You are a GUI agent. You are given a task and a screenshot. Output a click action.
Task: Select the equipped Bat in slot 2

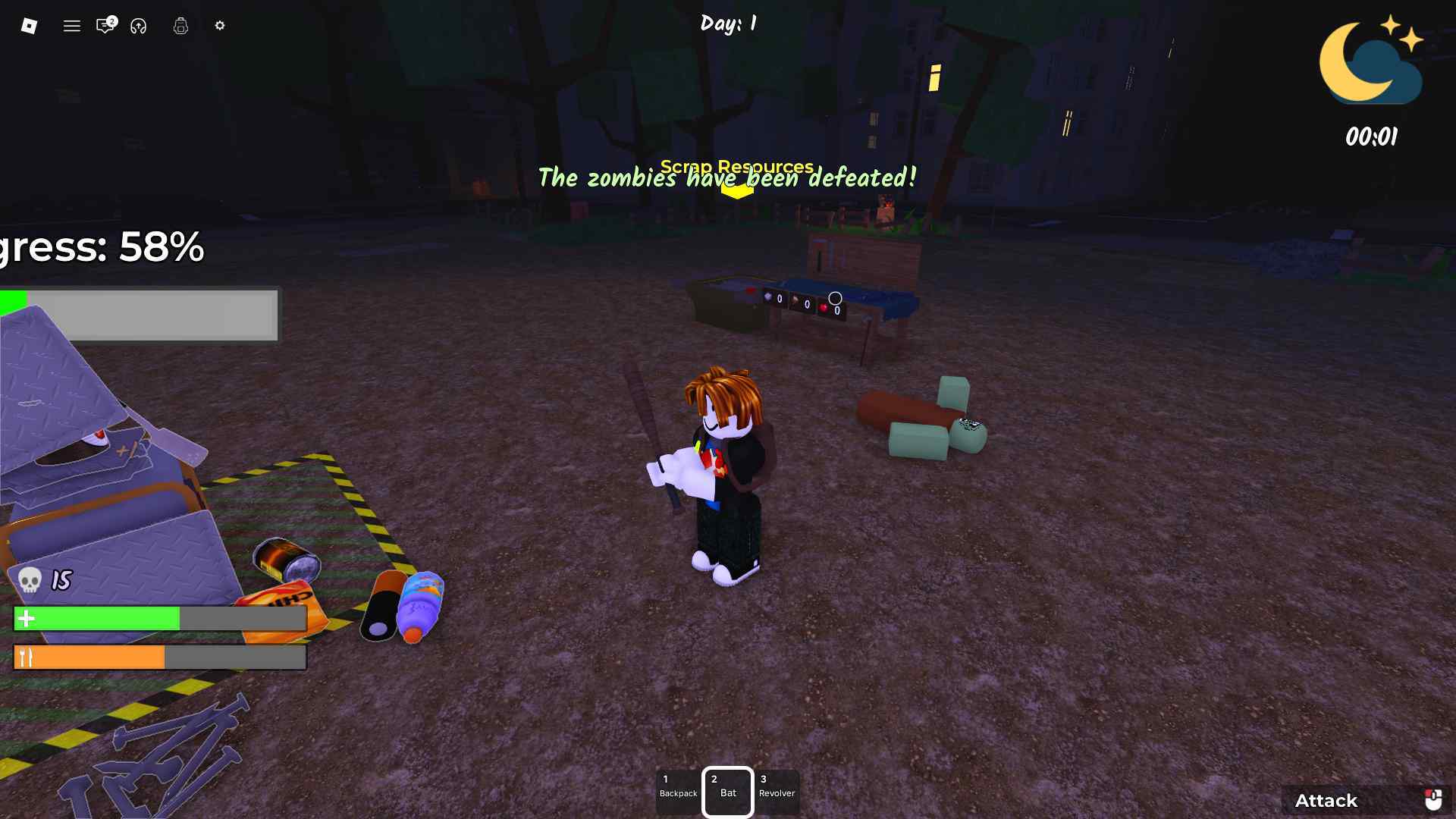[x=727, y=790]
